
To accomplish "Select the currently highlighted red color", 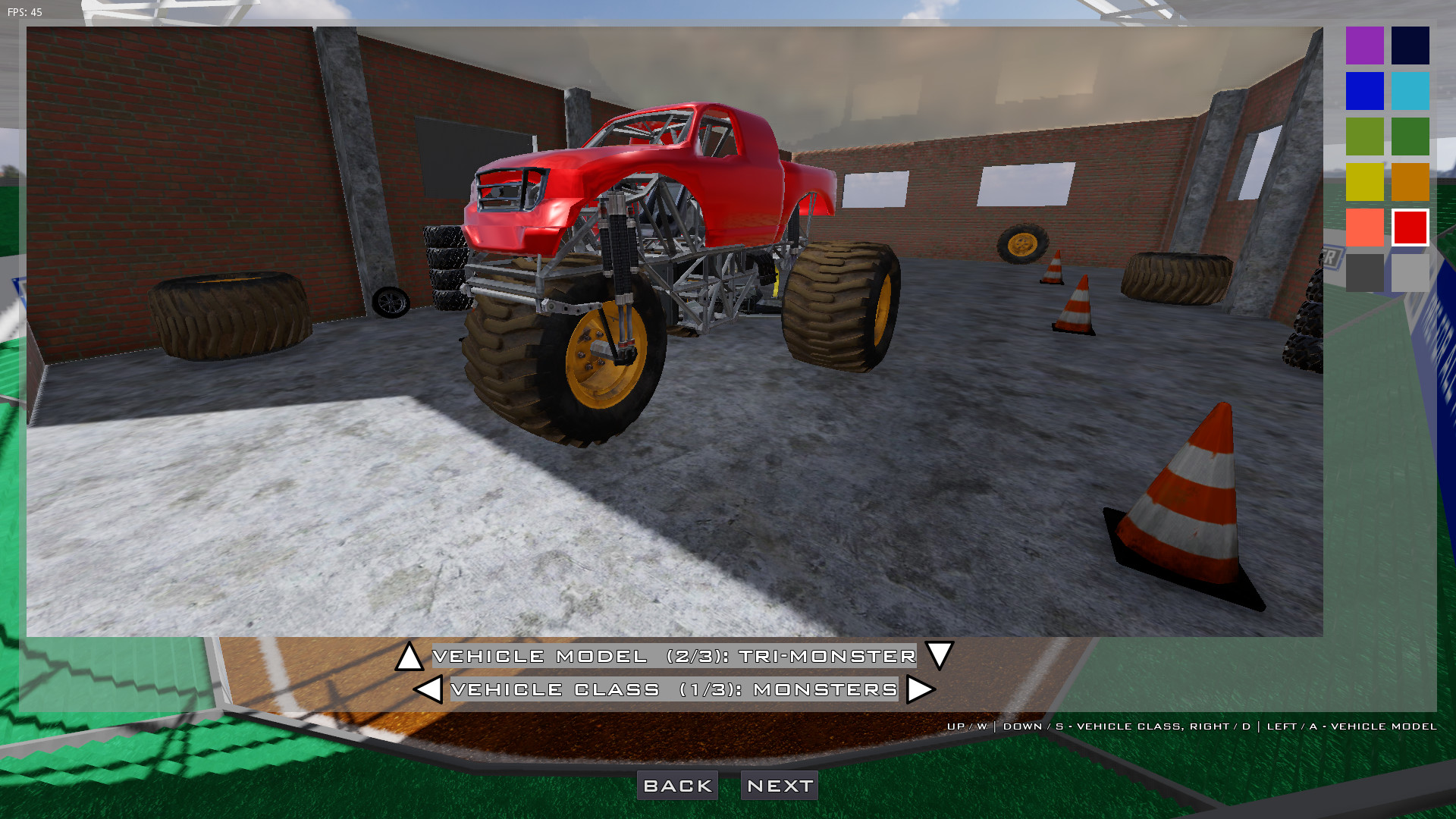I will pyautogui.click(x=1409, y=227).
